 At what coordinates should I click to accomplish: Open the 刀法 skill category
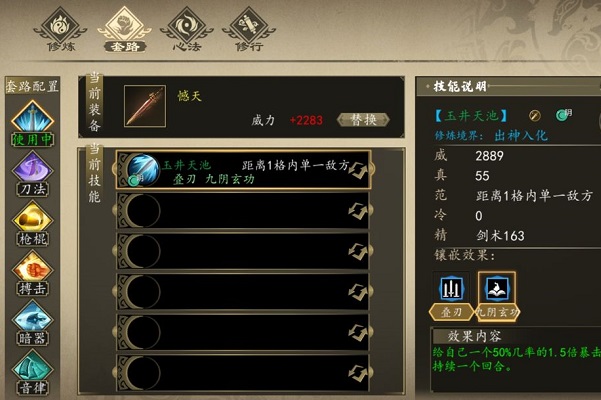(x=30, y=172)
